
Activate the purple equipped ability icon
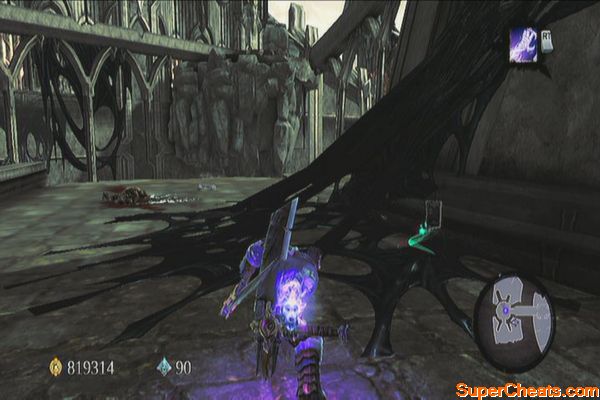pos(524,44)
